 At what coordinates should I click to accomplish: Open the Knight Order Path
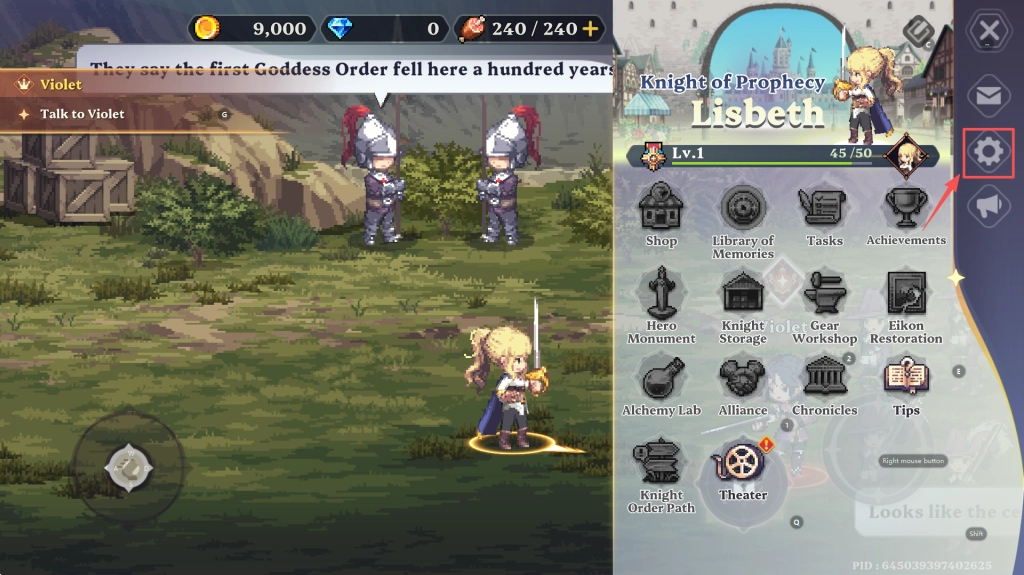[661, 465]
